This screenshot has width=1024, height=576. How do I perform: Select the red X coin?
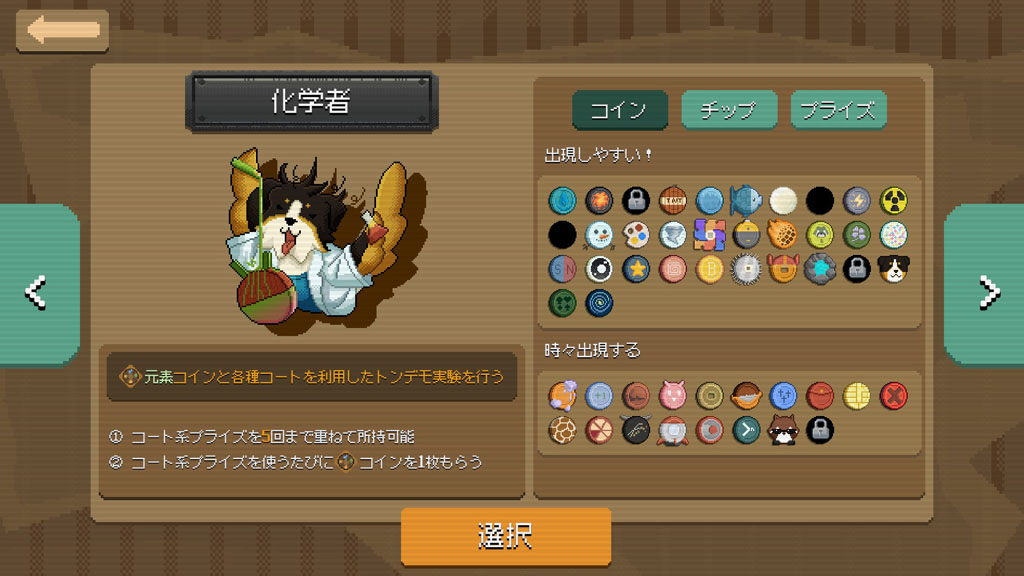(893, 397)
